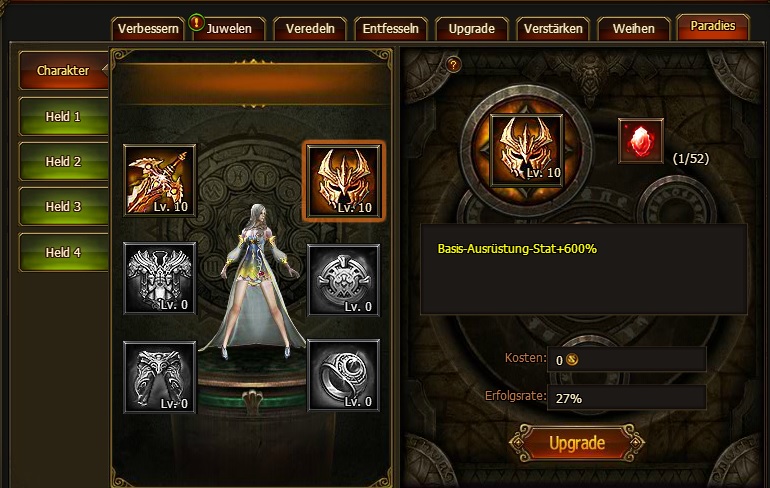The image size is (770, 488).
Task: Switch to the Weihen tab
Action: click(634, 28)
